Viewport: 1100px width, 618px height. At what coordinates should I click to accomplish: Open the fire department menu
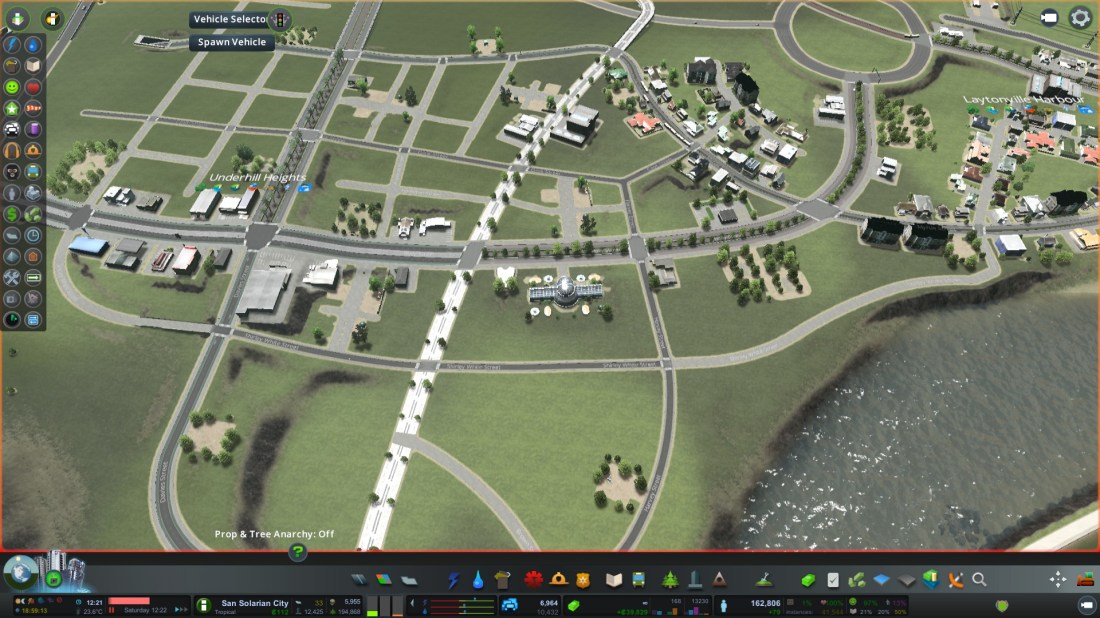tap(558, 579)
